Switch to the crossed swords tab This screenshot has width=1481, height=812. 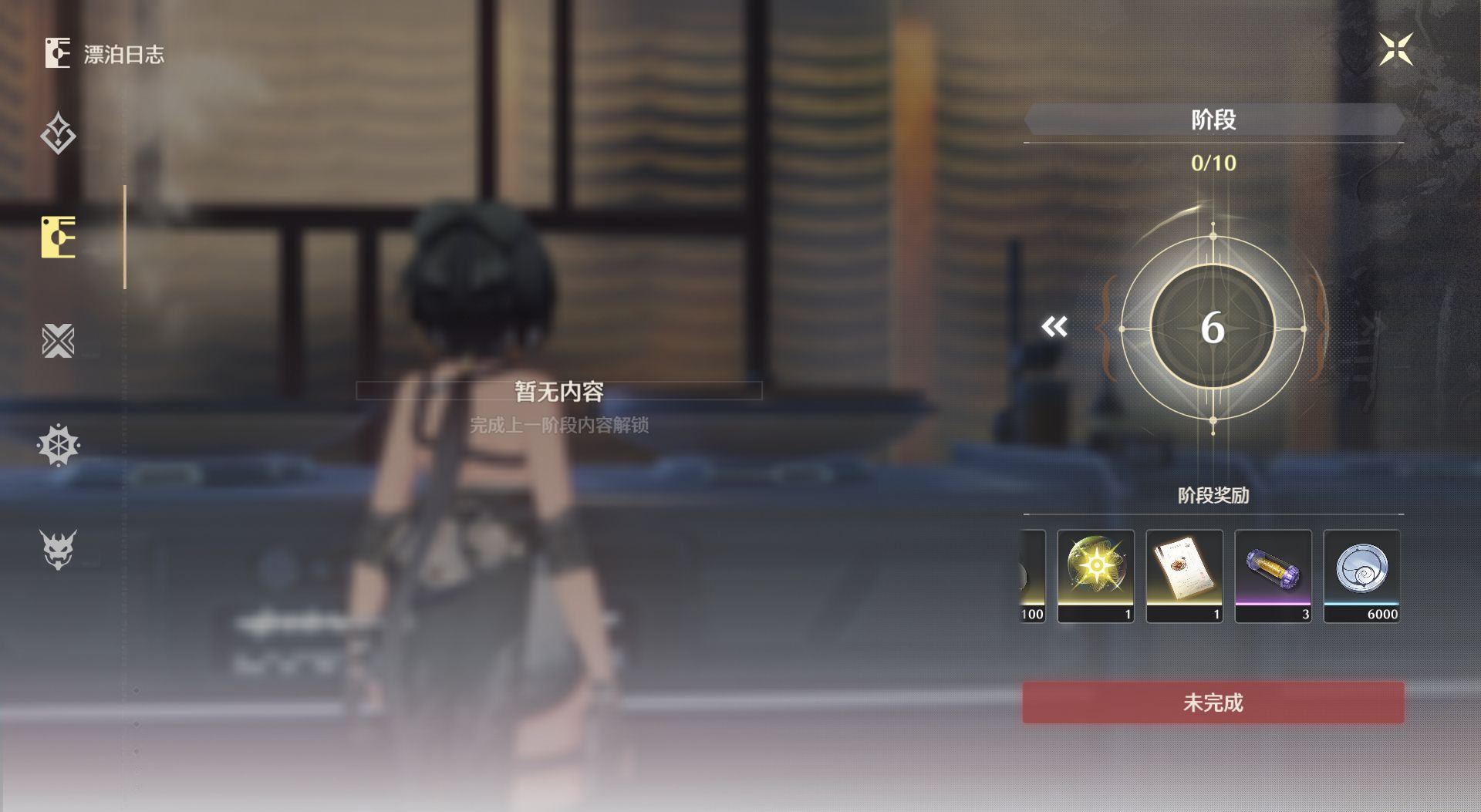click(x=58, y=341)
